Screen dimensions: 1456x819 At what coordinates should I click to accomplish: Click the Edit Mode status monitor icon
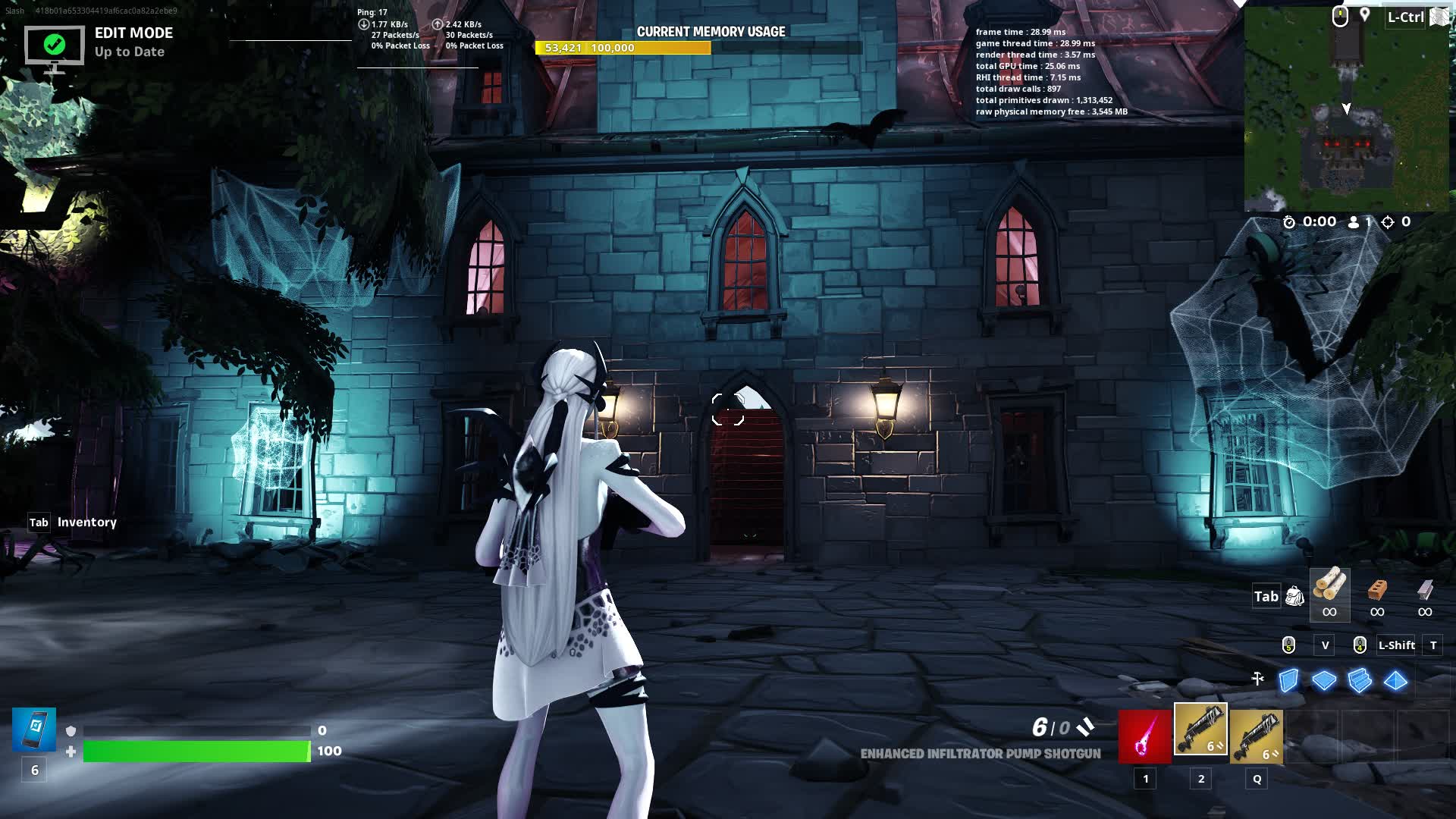tap(54, 47)
